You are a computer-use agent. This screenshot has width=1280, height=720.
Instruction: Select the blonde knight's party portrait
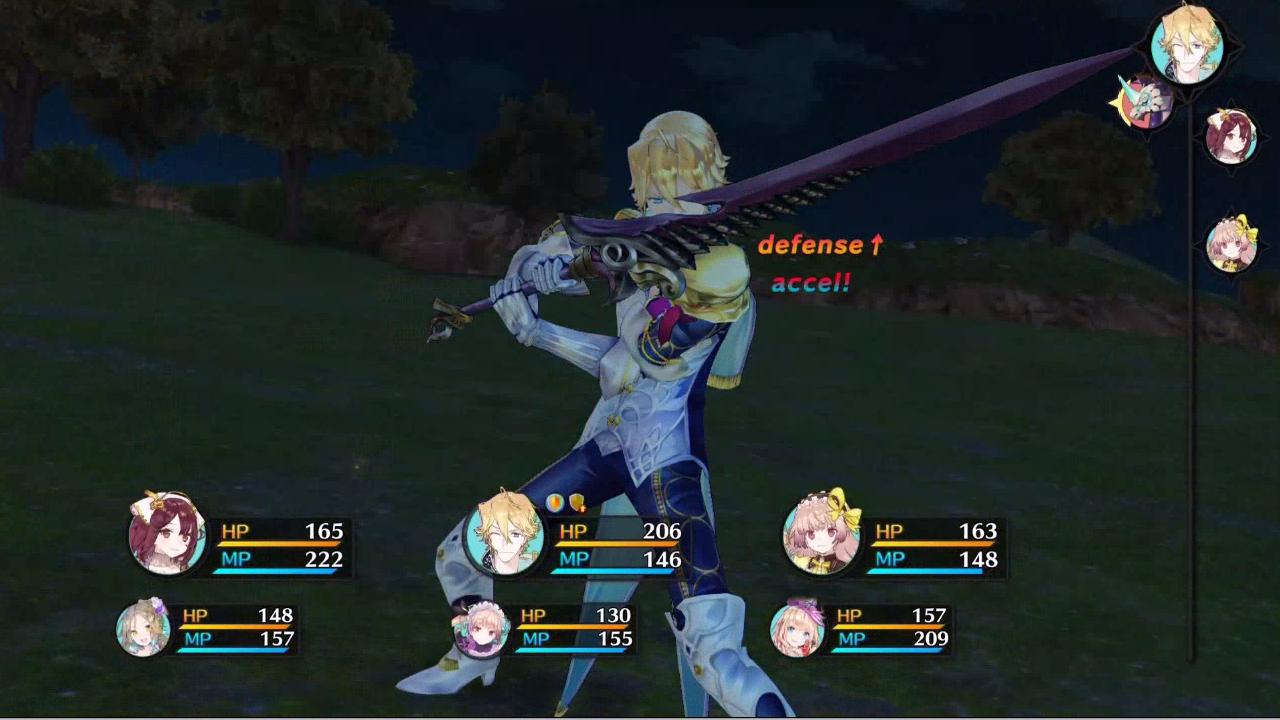[505, 534]
